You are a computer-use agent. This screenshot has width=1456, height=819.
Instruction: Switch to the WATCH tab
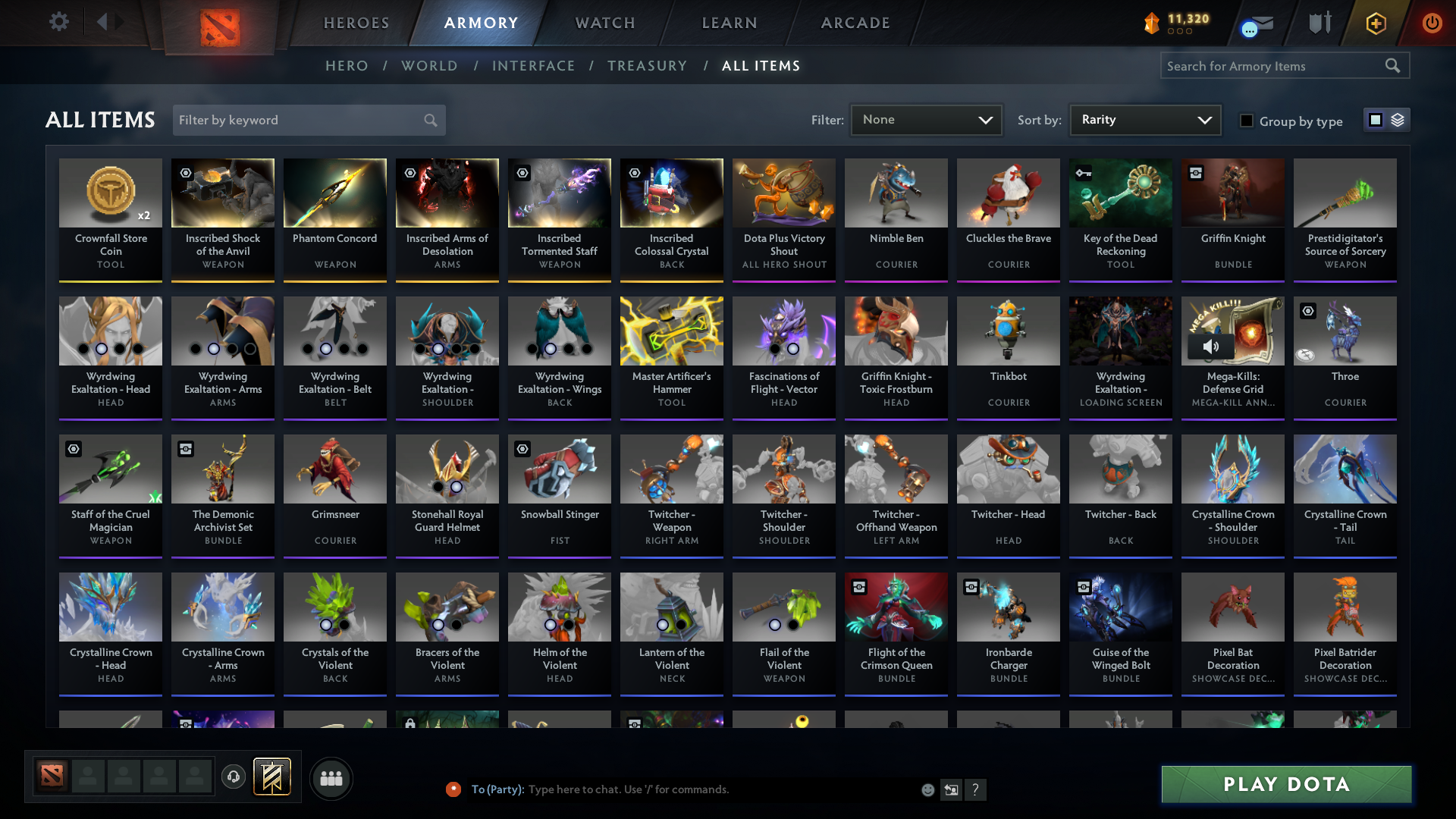(604, 23)
